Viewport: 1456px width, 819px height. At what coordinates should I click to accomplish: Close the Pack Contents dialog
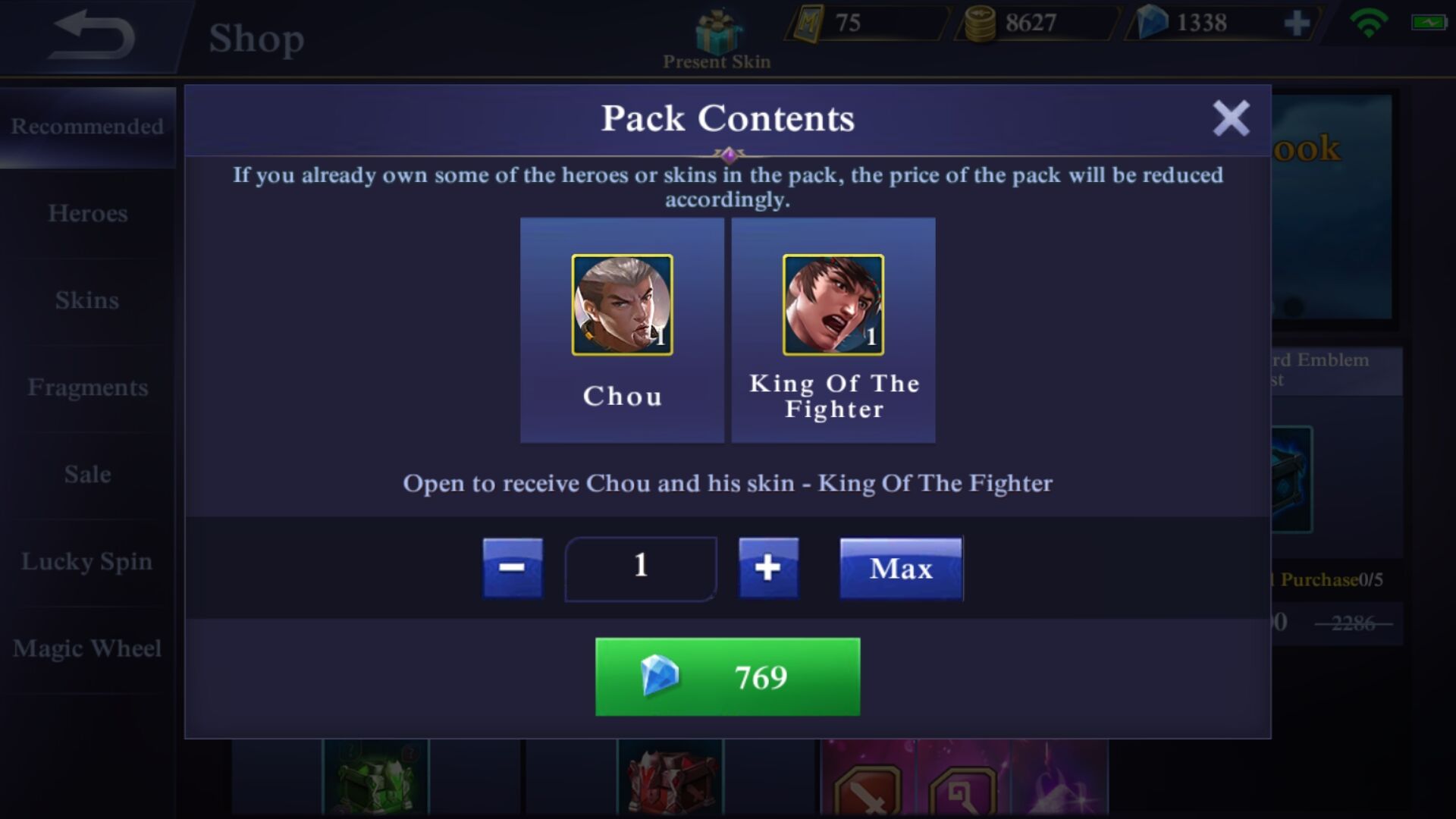coord(1230,118)
